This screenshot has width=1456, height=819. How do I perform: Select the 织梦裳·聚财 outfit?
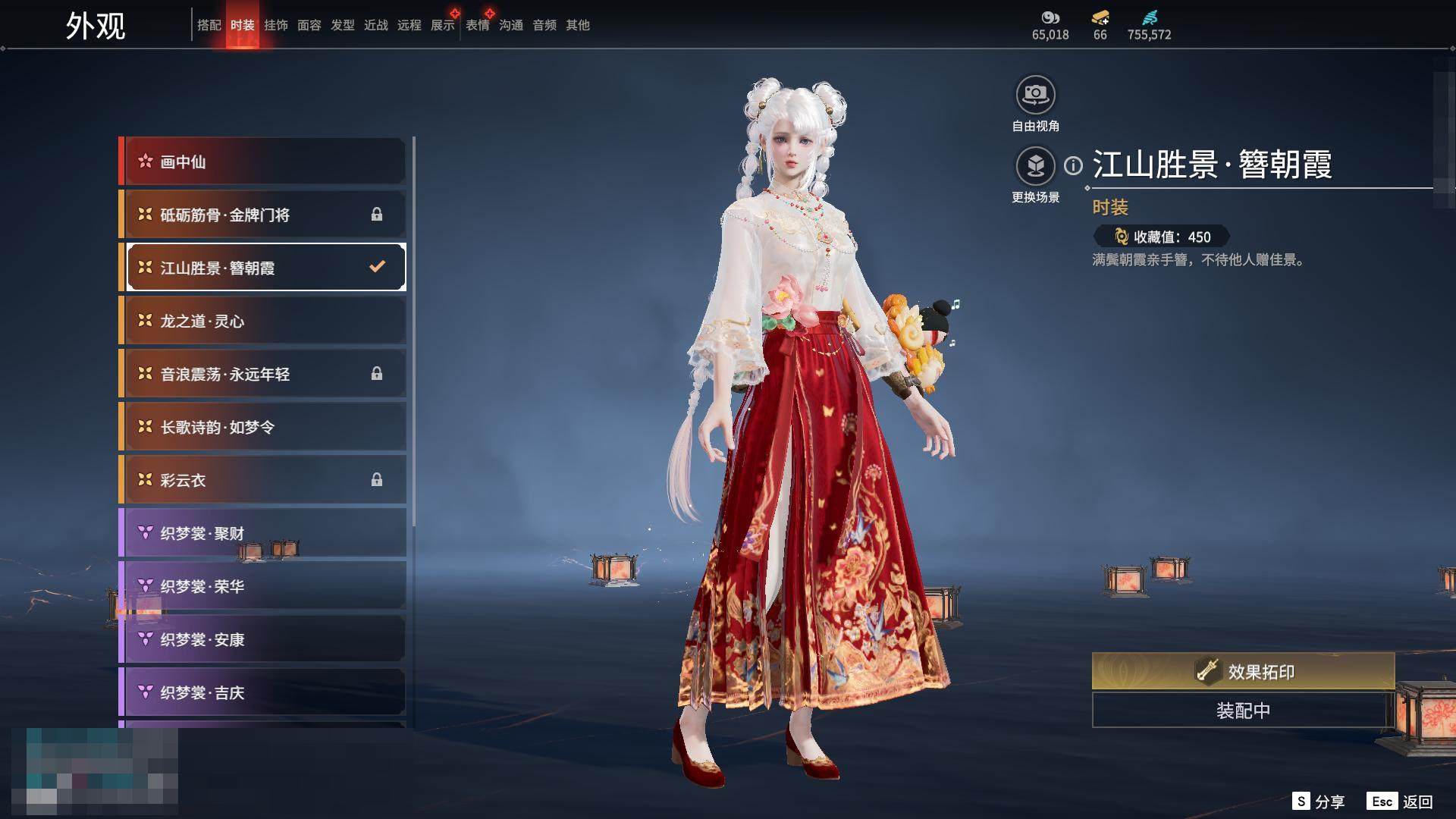(265, 533)
